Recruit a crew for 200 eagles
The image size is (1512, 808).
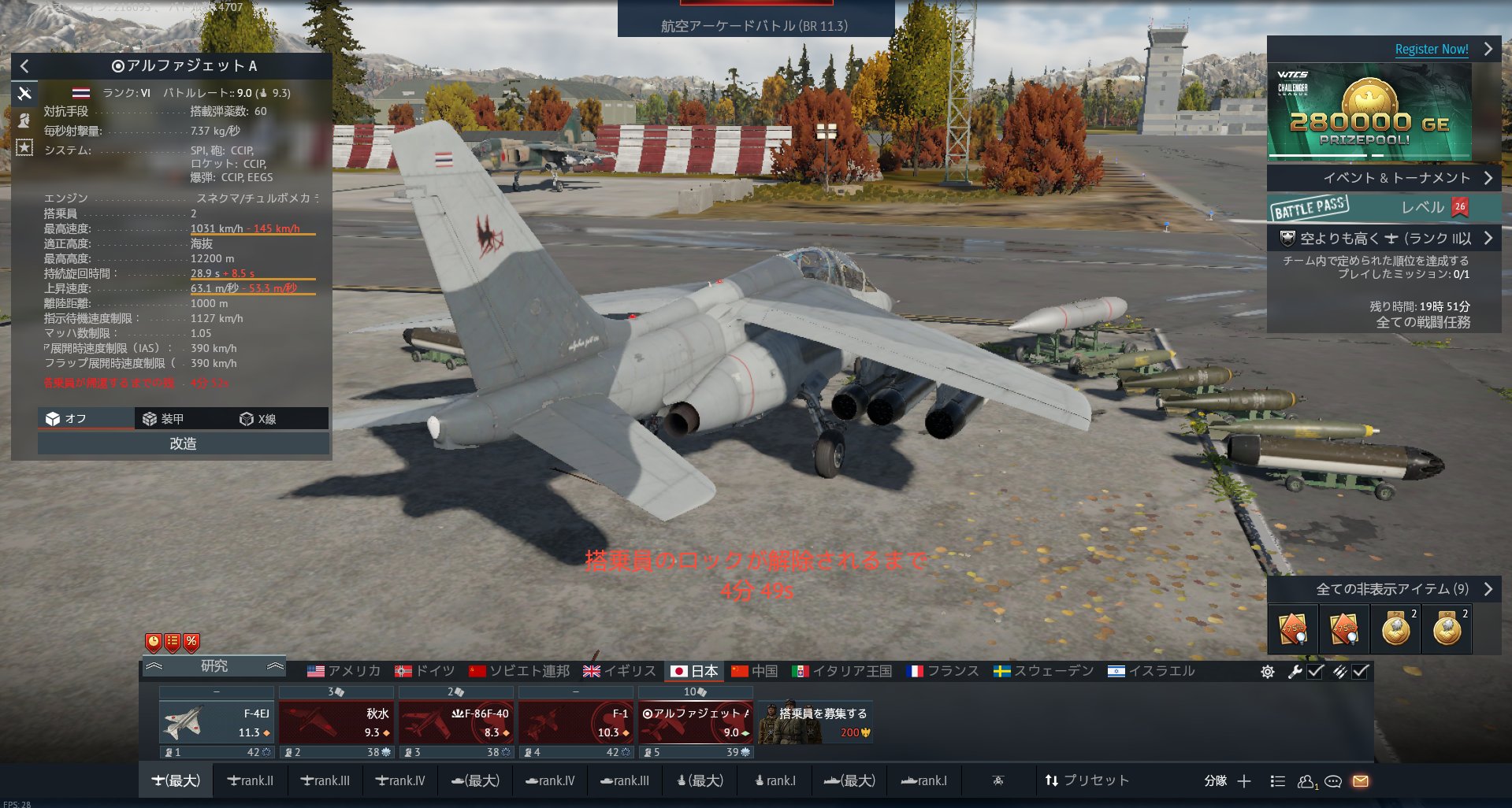[x=815, y=722]
